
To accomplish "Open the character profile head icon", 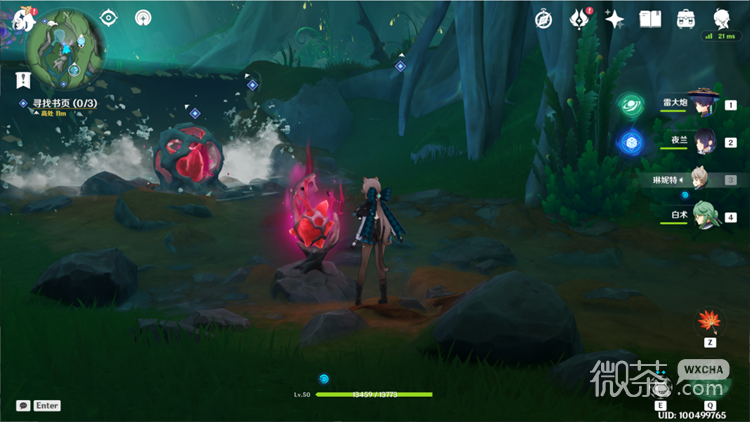I will coord(722,19).
